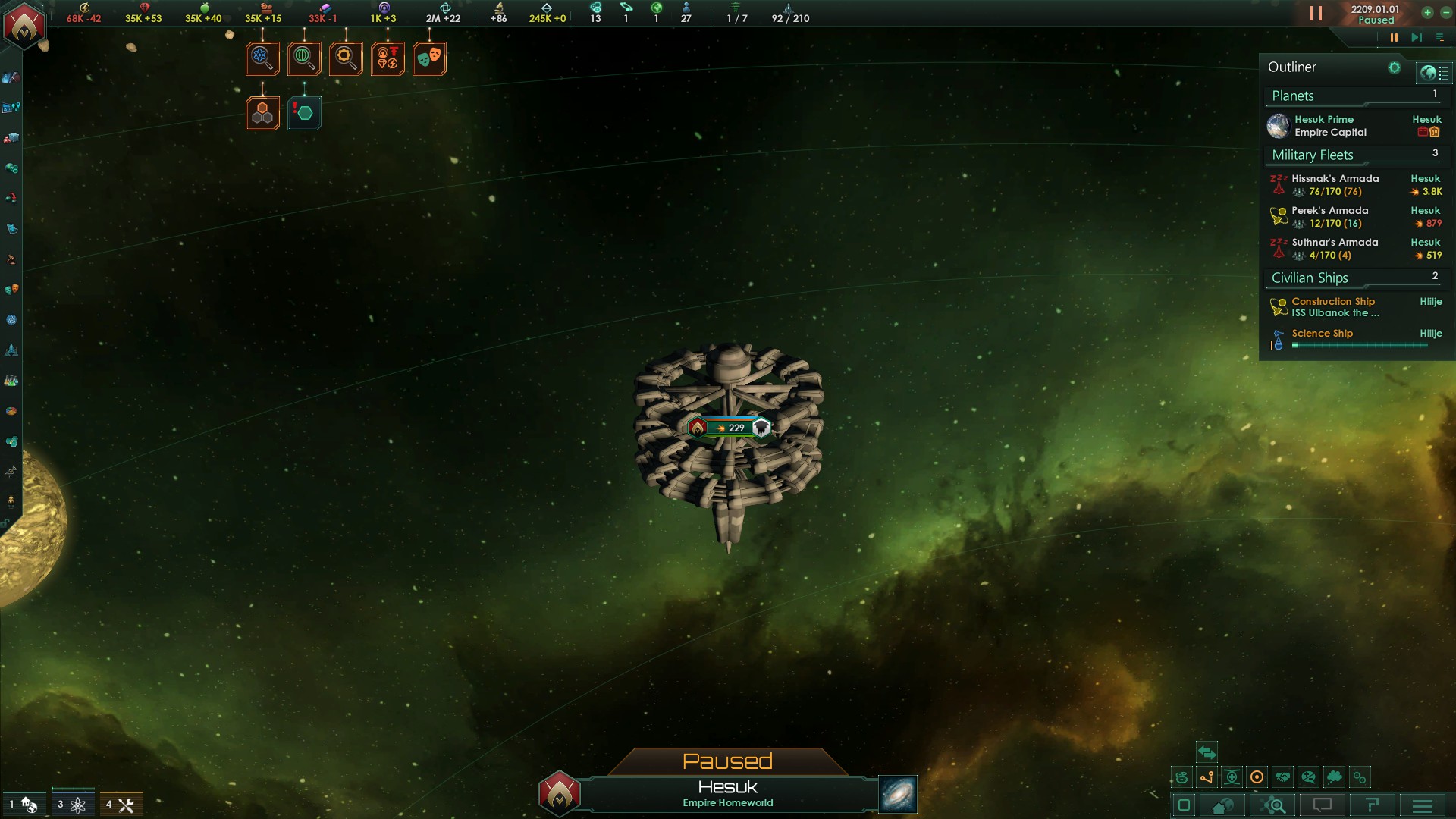Open the main menu hamburger button
1456x819 pixels.
point(1423,805)
